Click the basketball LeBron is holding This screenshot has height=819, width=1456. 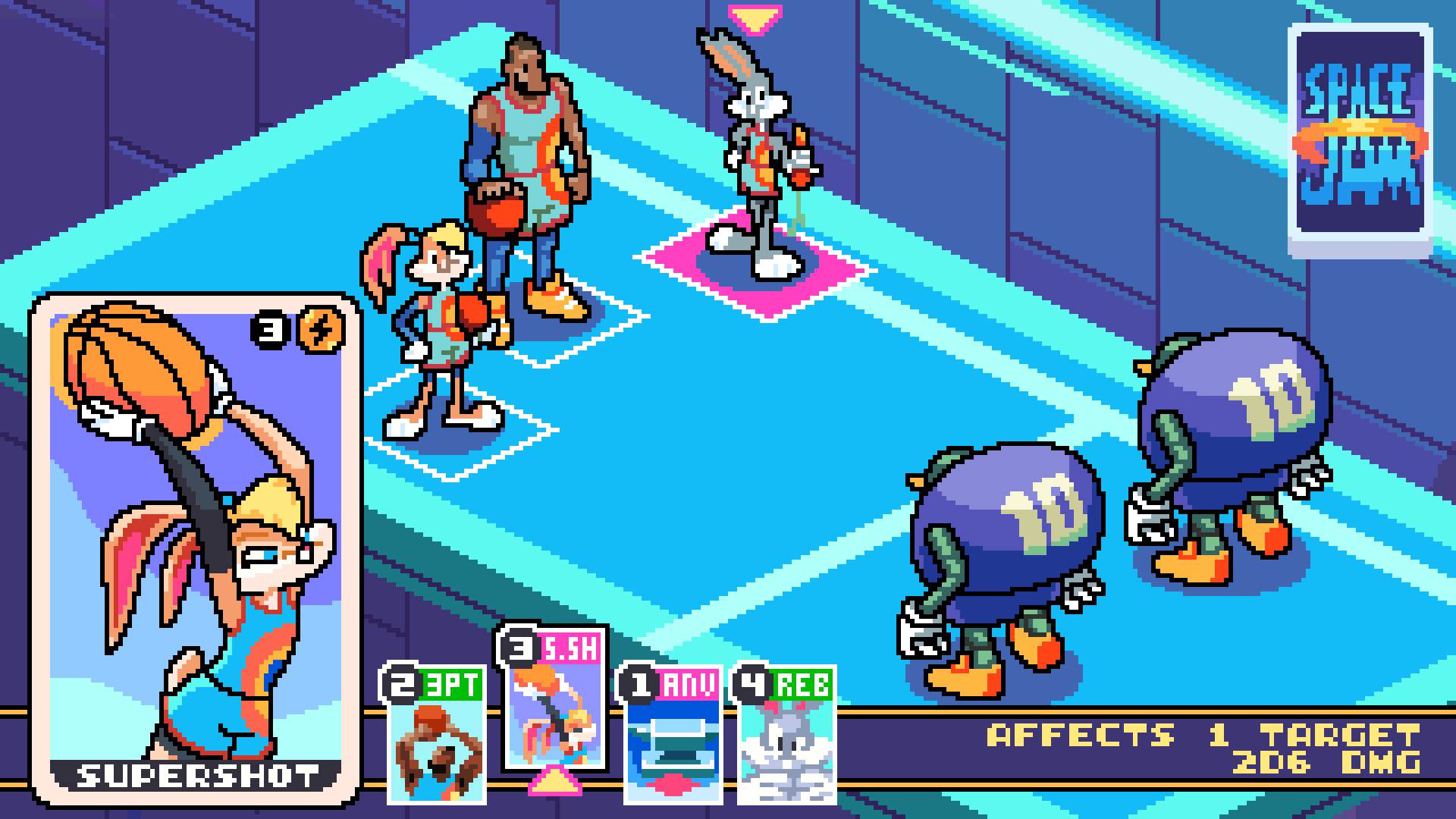[500, 206]
